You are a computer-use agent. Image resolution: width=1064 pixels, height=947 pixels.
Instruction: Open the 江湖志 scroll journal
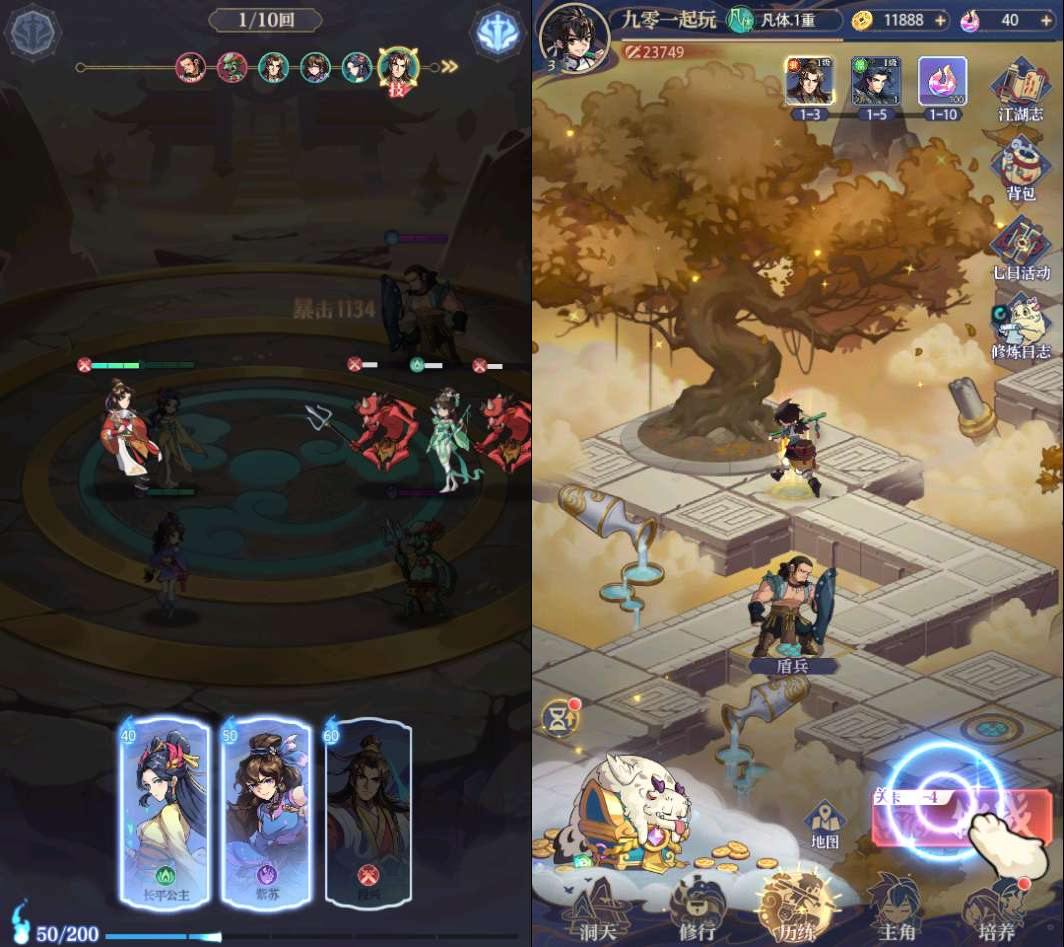pos(1020,88)
